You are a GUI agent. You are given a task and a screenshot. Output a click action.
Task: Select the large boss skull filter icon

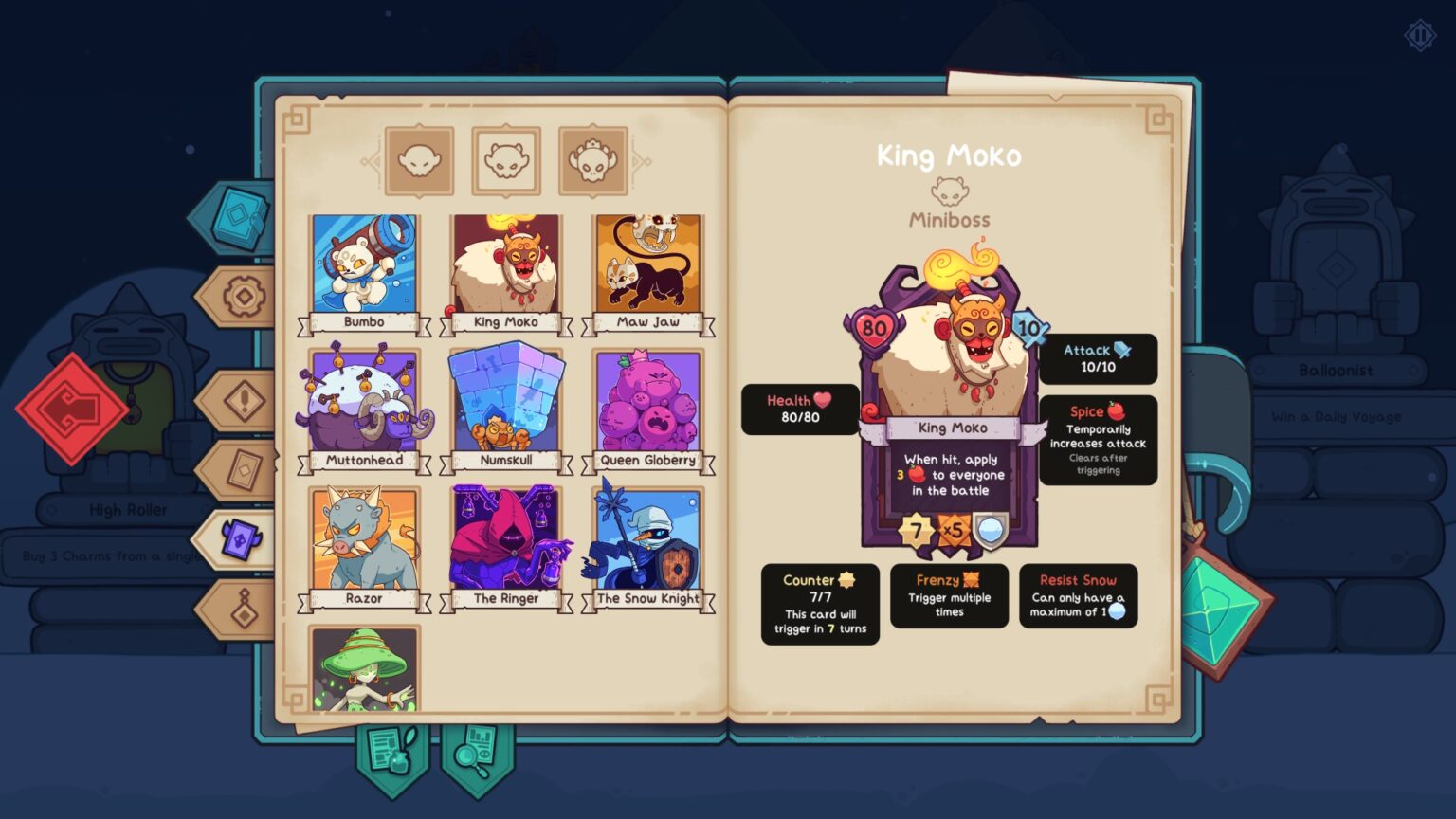pyautogui.click(x=592, y=158)
